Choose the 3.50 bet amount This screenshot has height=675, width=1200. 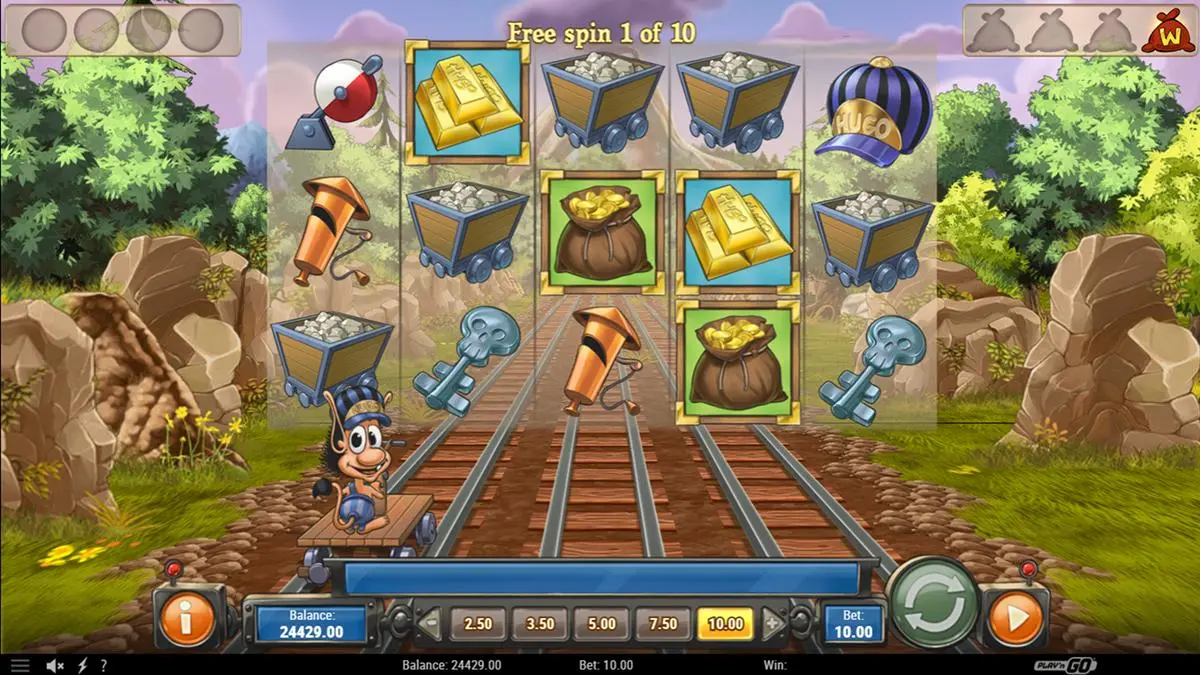[x=540, y=624]
